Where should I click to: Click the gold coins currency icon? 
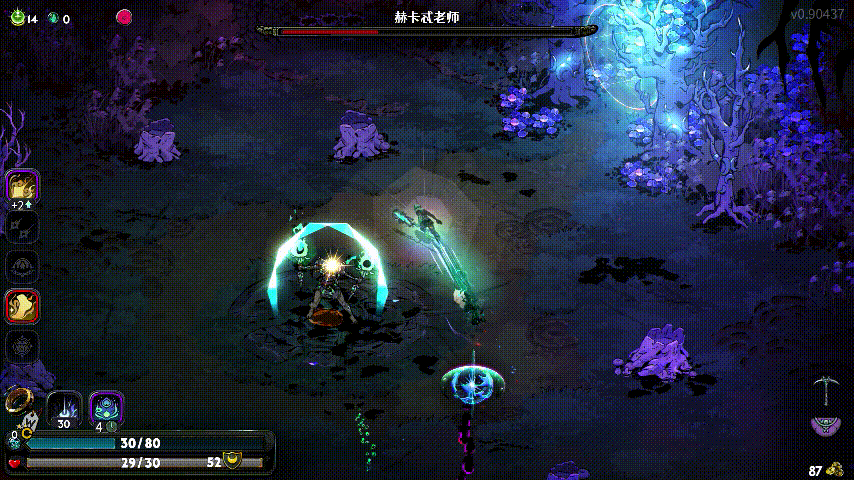click(835, 469)
